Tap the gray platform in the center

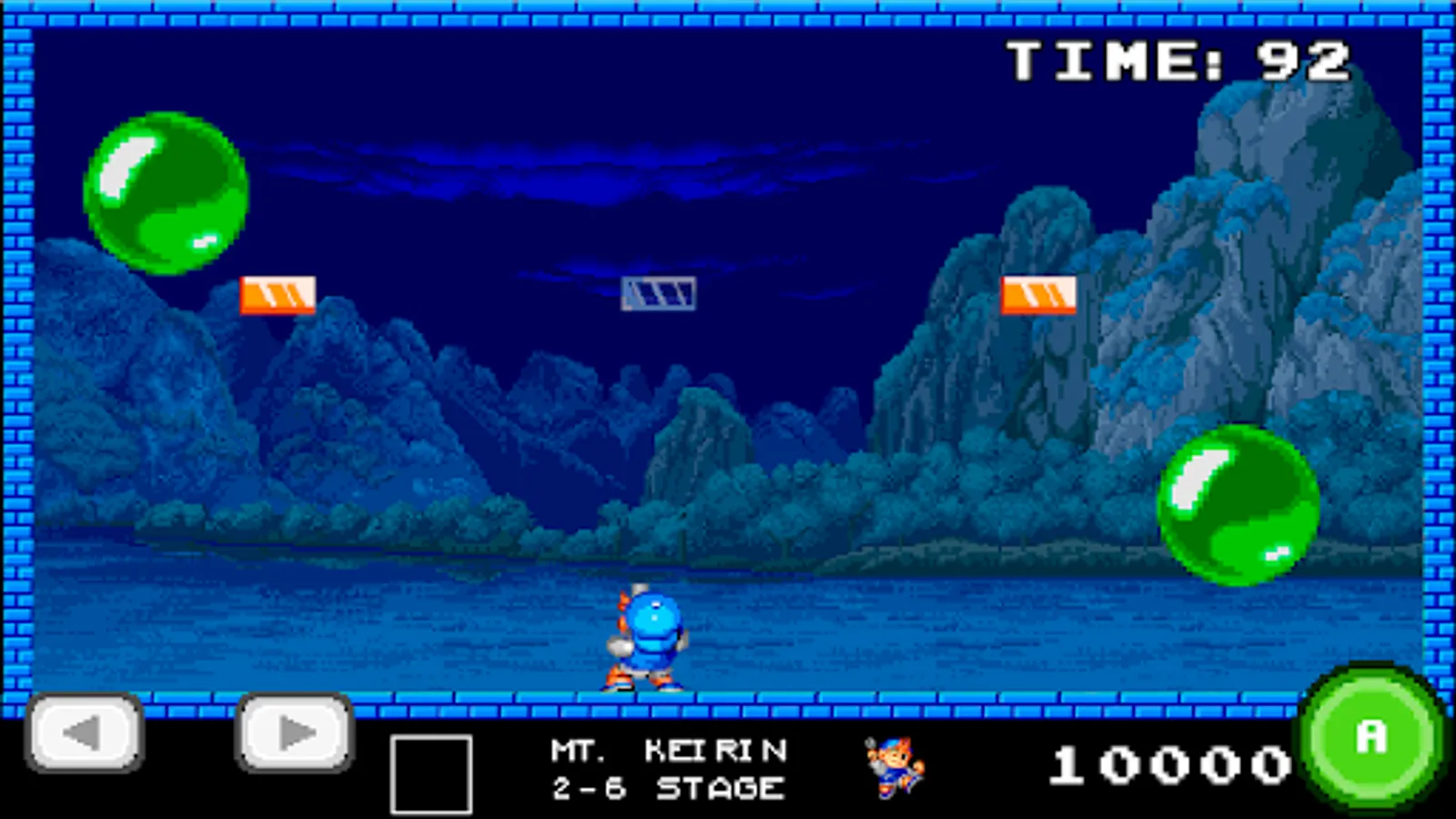tap(658, 293)
